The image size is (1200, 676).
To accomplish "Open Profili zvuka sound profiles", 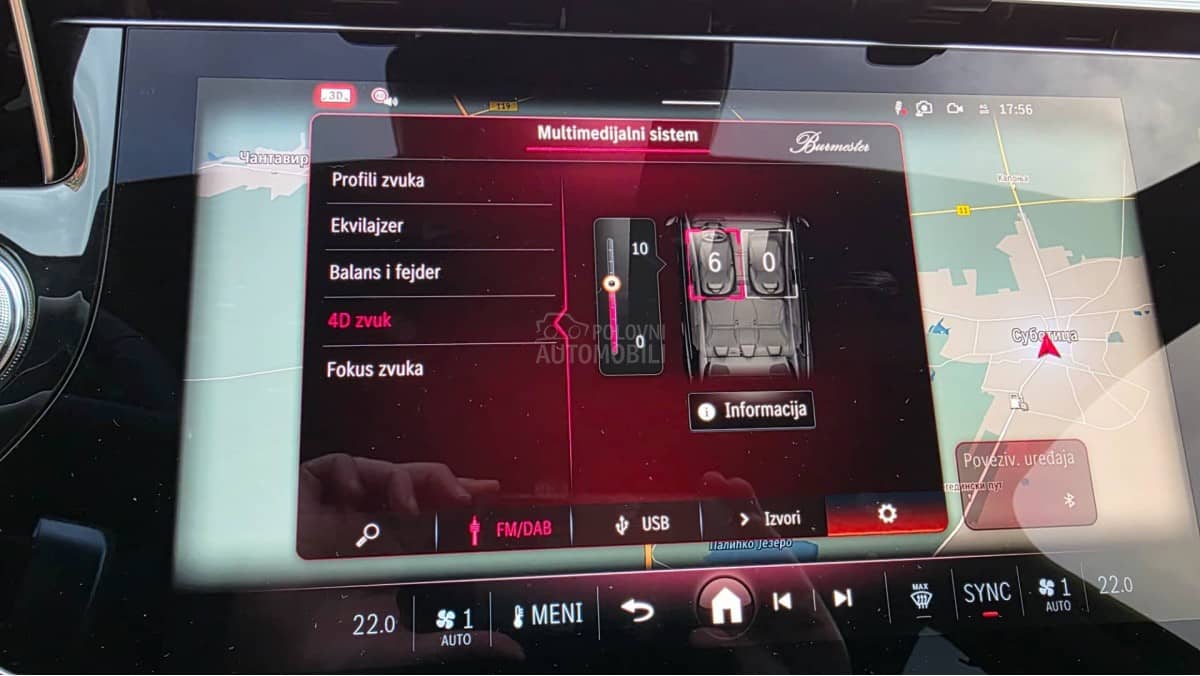I will [378, 181].
